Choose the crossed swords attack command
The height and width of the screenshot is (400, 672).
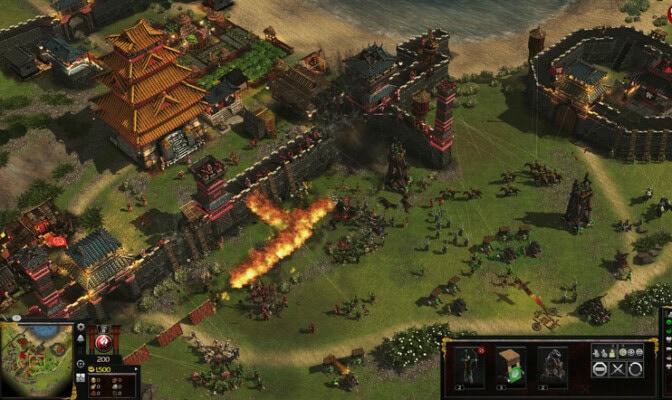coord(617,369)
